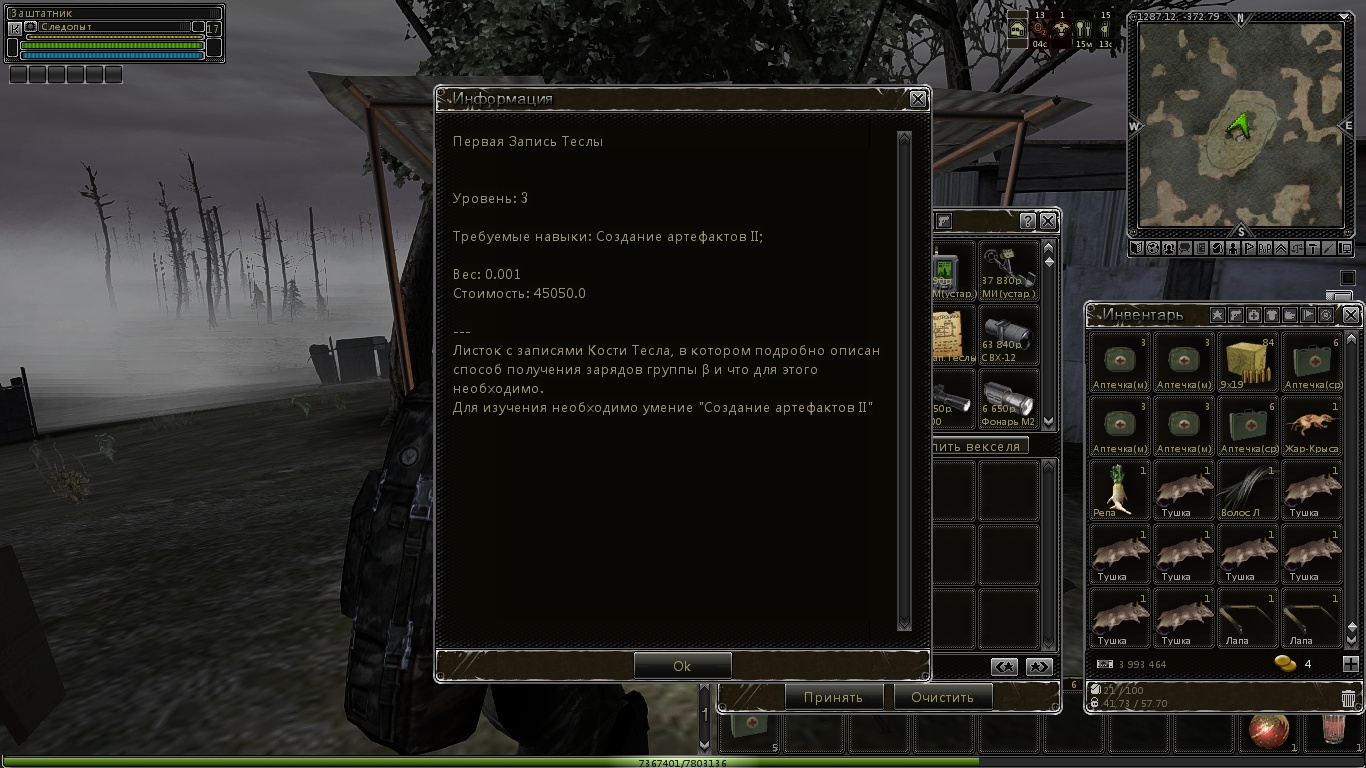Viewport: 1366px width, 768px height.
Task: Click the plus button in inventory
Action: (1350, 664)
